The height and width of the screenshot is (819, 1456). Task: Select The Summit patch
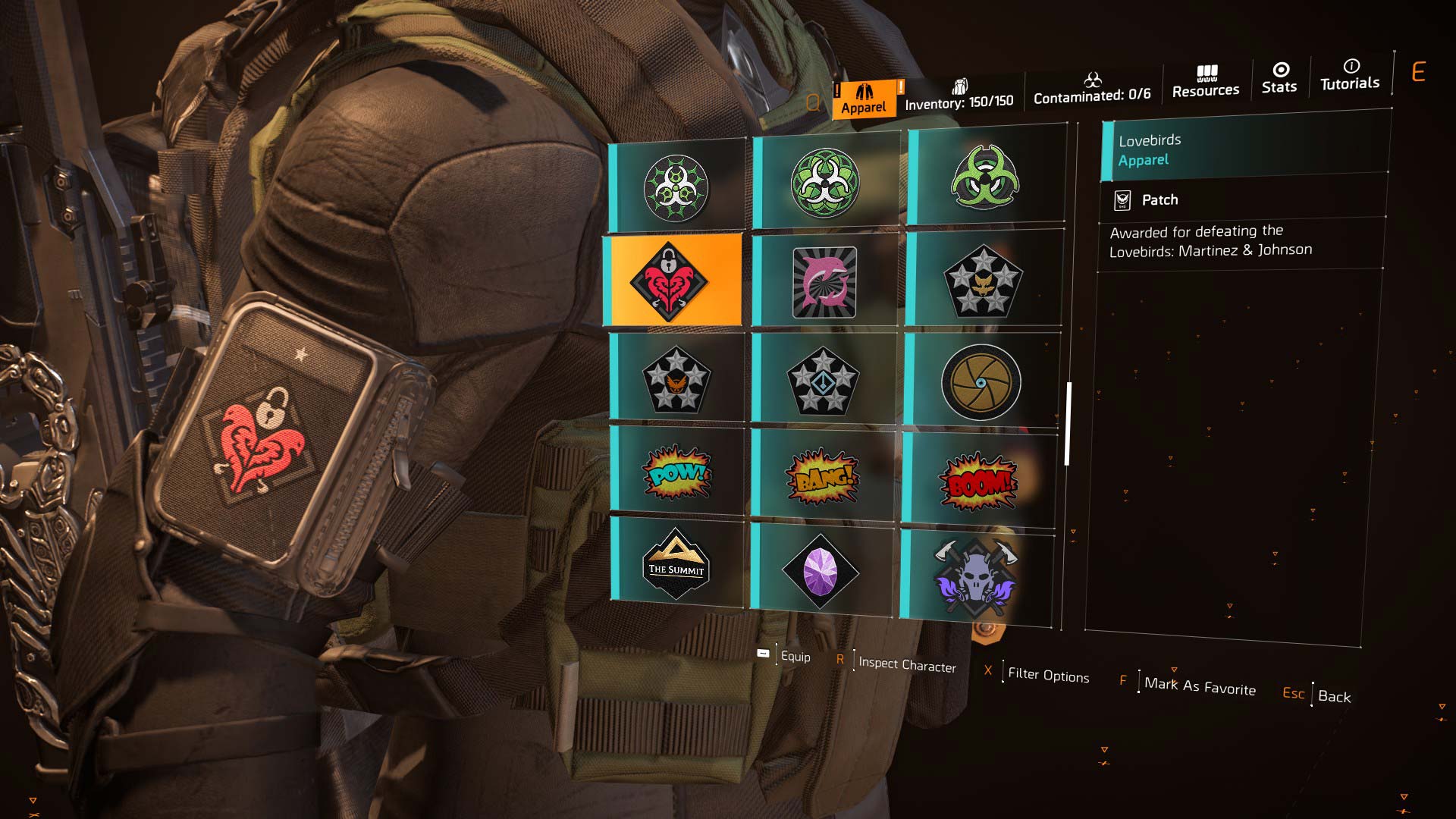coord(676,563)
